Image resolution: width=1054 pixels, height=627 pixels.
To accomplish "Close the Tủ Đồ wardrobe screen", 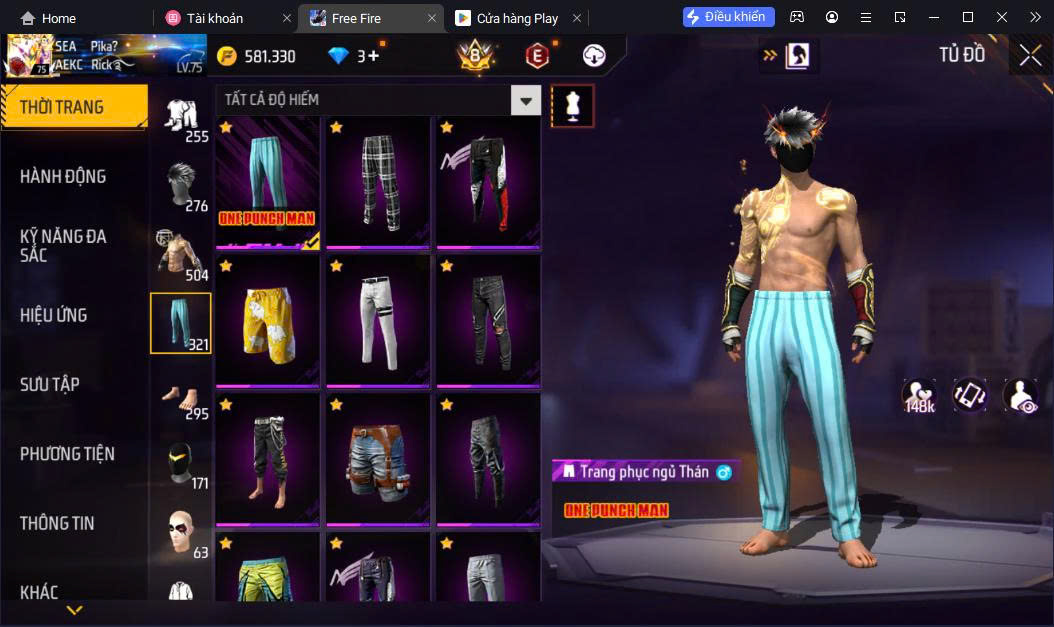I will (x=1030, y=56).
